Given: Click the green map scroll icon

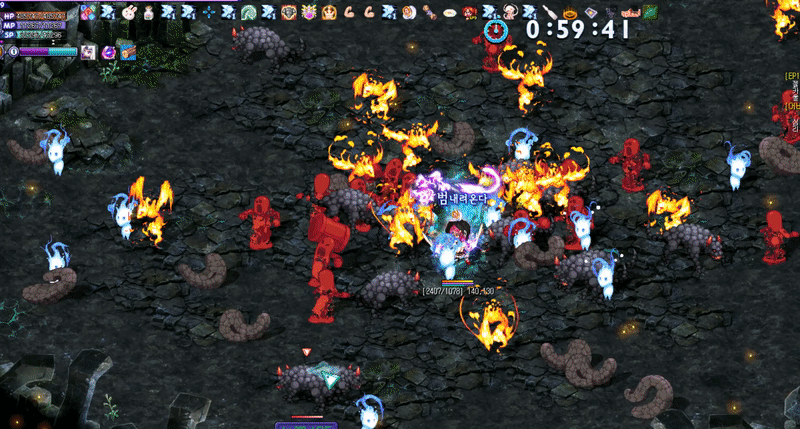Looking at the screenshot, I should [x=650, y=12].
